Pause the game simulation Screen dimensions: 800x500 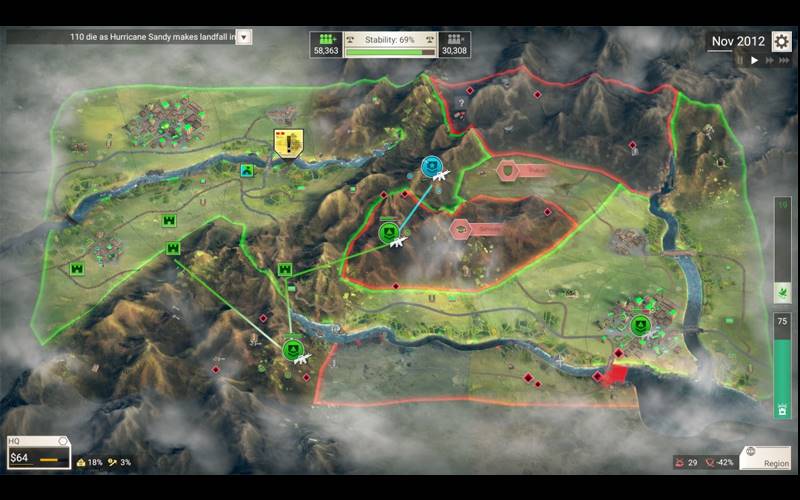coord(741,61)
